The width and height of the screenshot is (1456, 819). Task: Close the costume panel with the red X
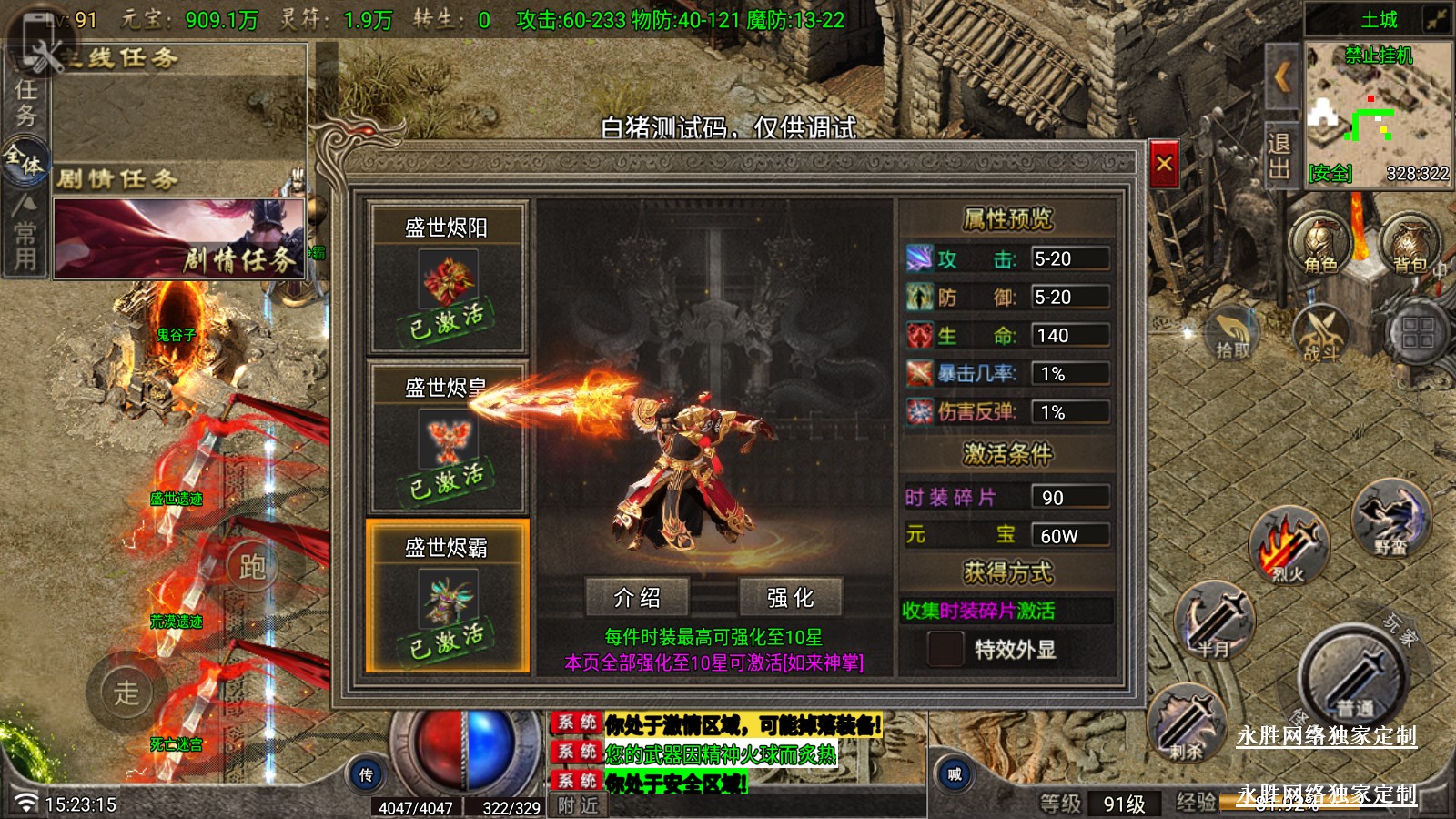point(1164,165)
